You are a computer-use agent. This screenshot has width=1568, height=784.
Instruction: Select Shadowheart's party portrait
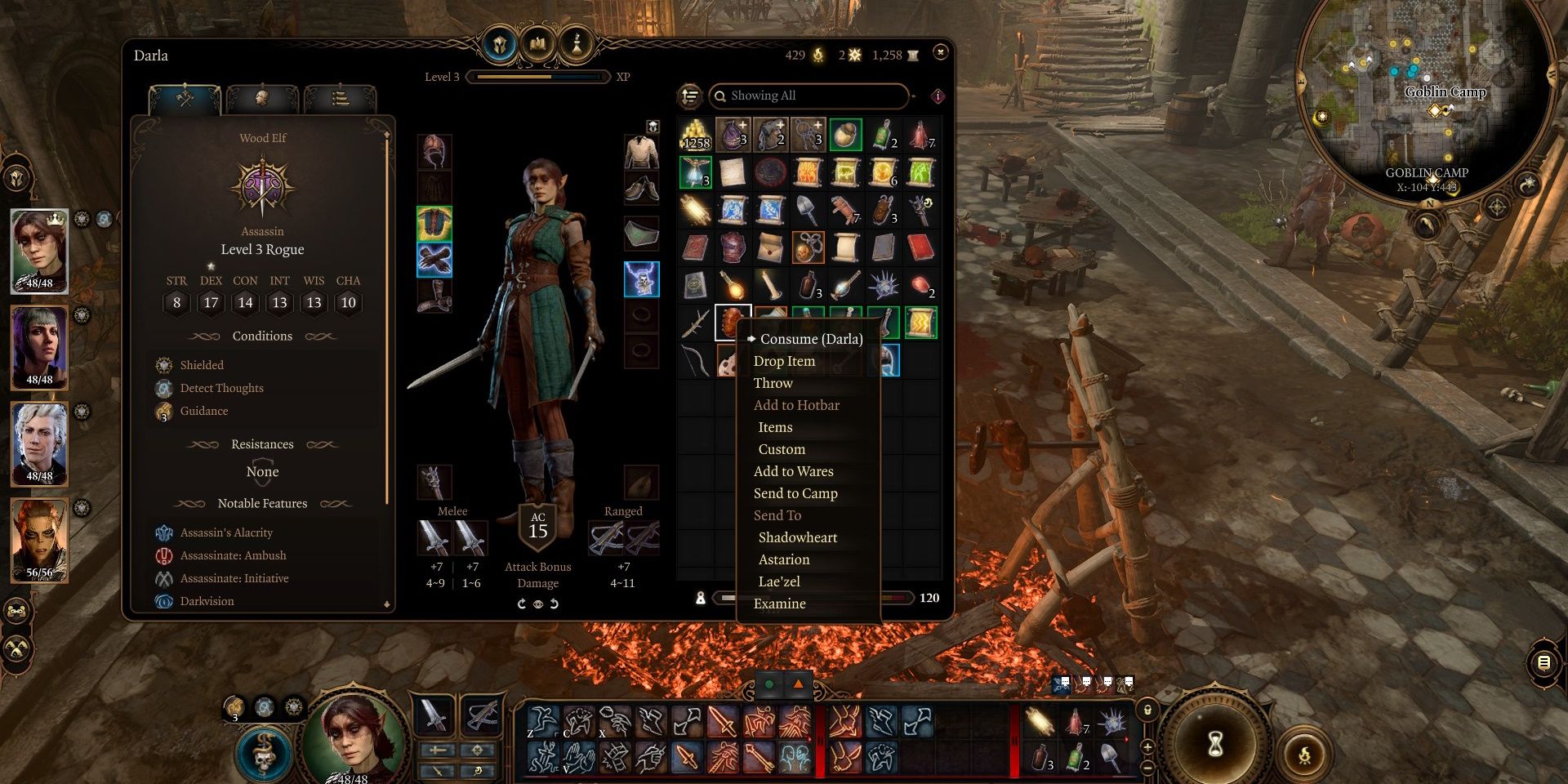(x=39, y=347)
